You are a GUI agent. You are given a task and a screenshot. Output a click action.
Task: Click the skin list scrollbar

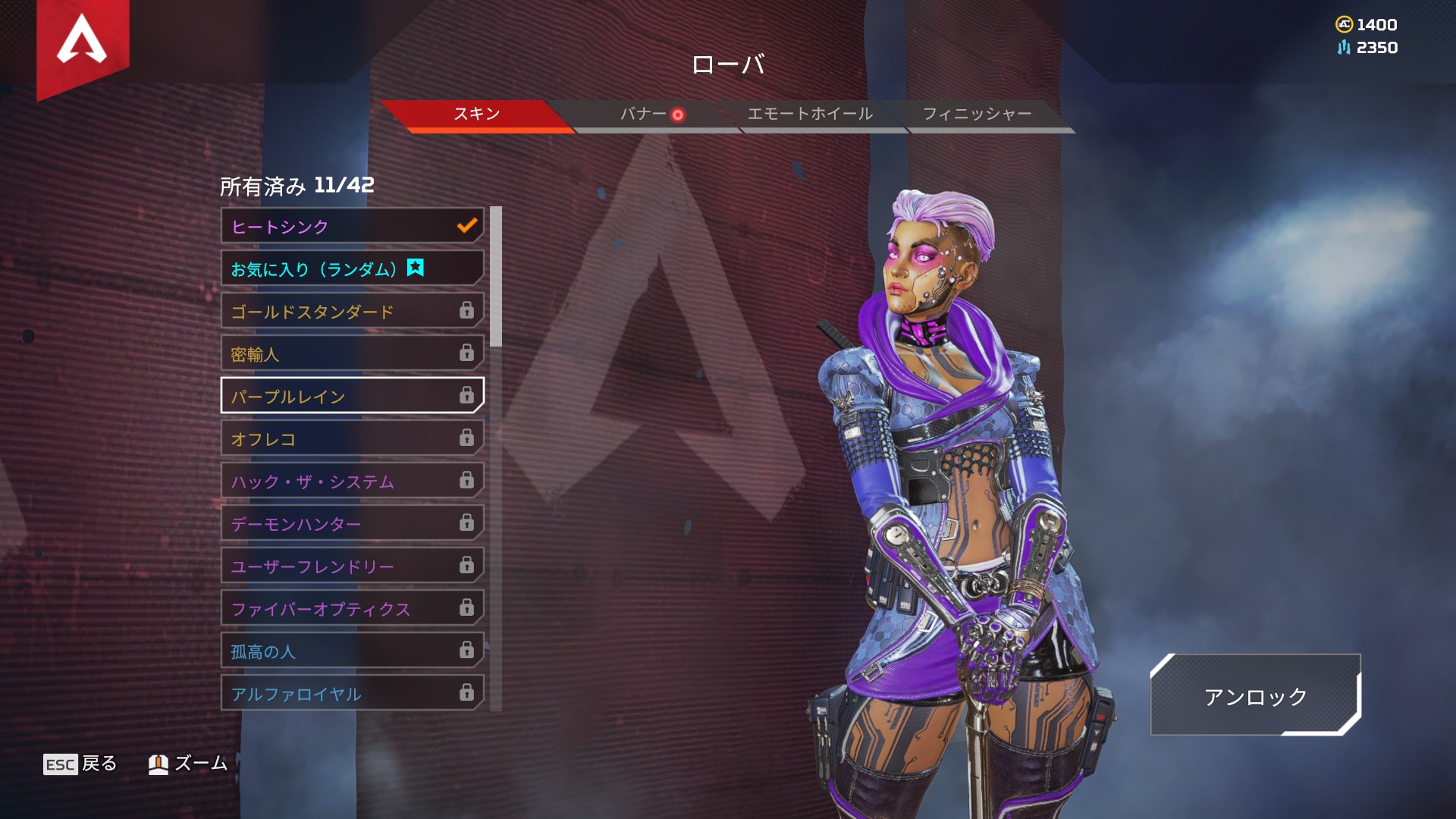tap(496, 277)
